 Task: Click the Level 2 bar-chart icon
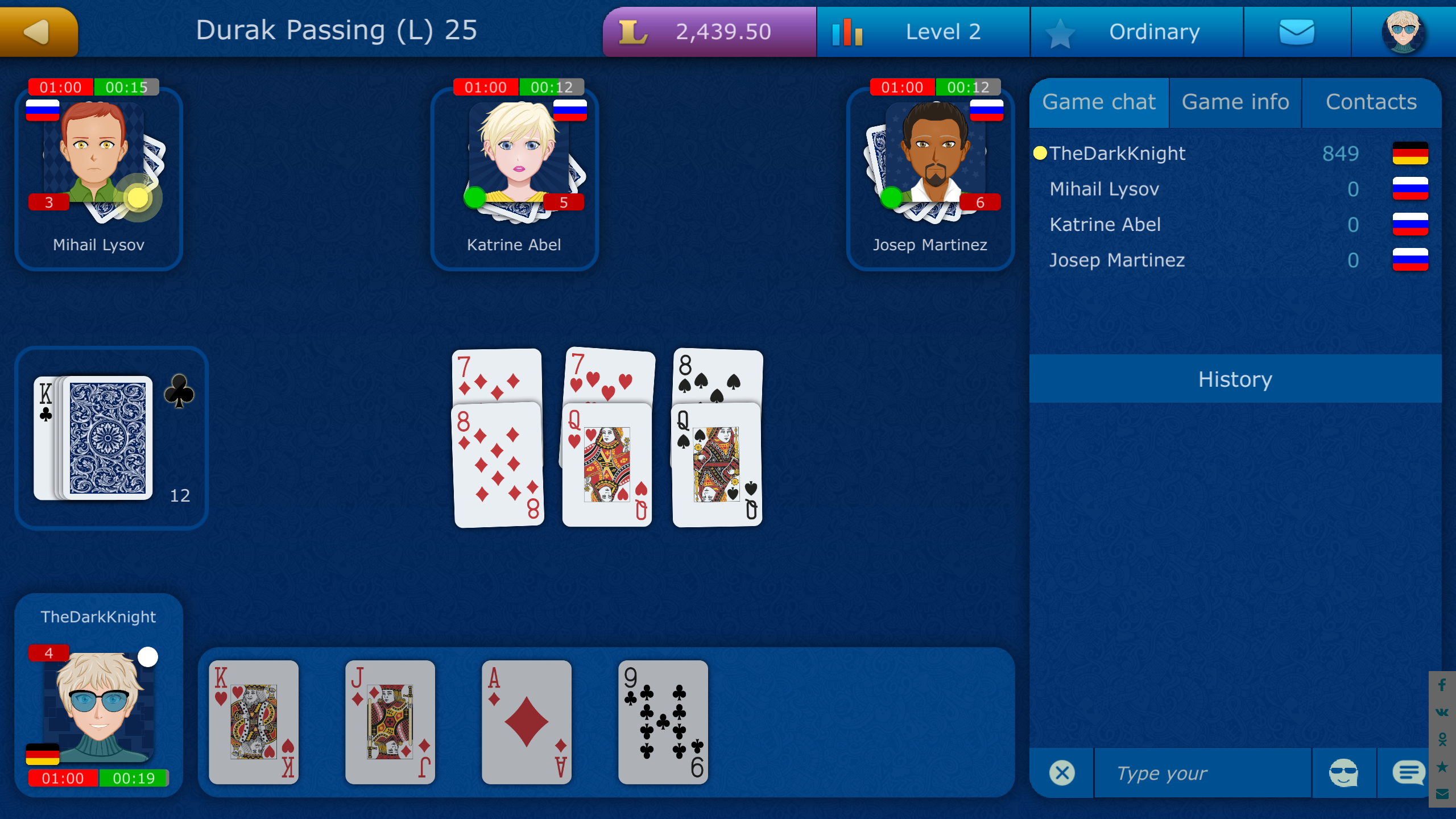point(847,31)
